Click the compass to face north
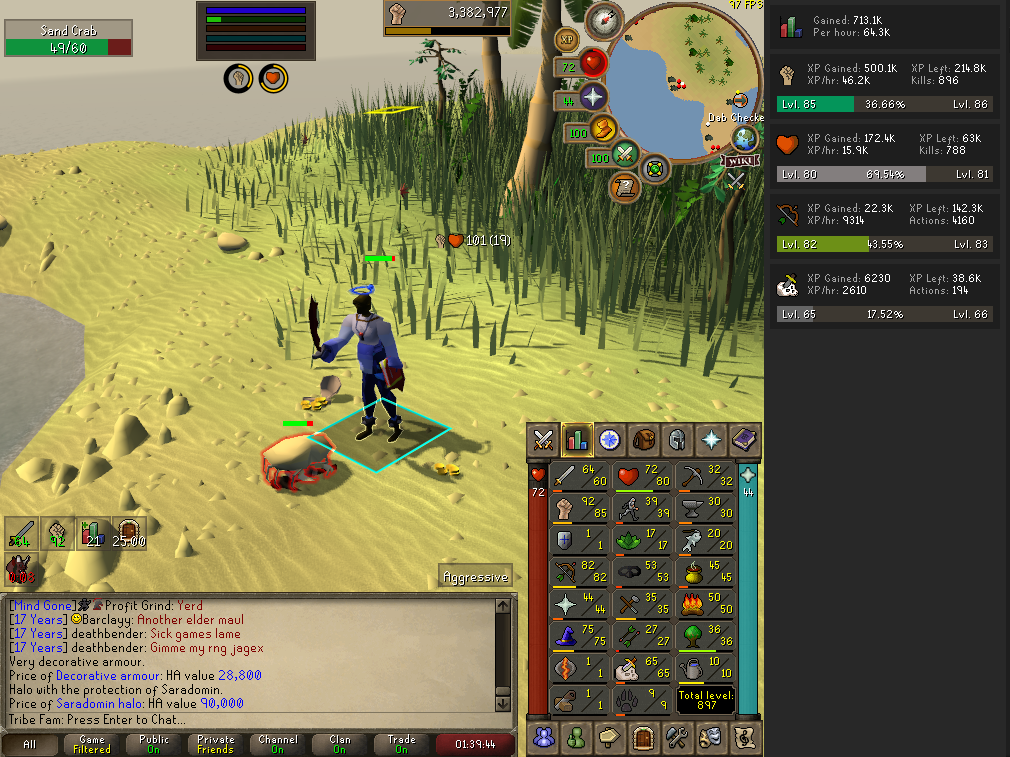This screenshot has width=1010, height=757. (x=605, y=20)
